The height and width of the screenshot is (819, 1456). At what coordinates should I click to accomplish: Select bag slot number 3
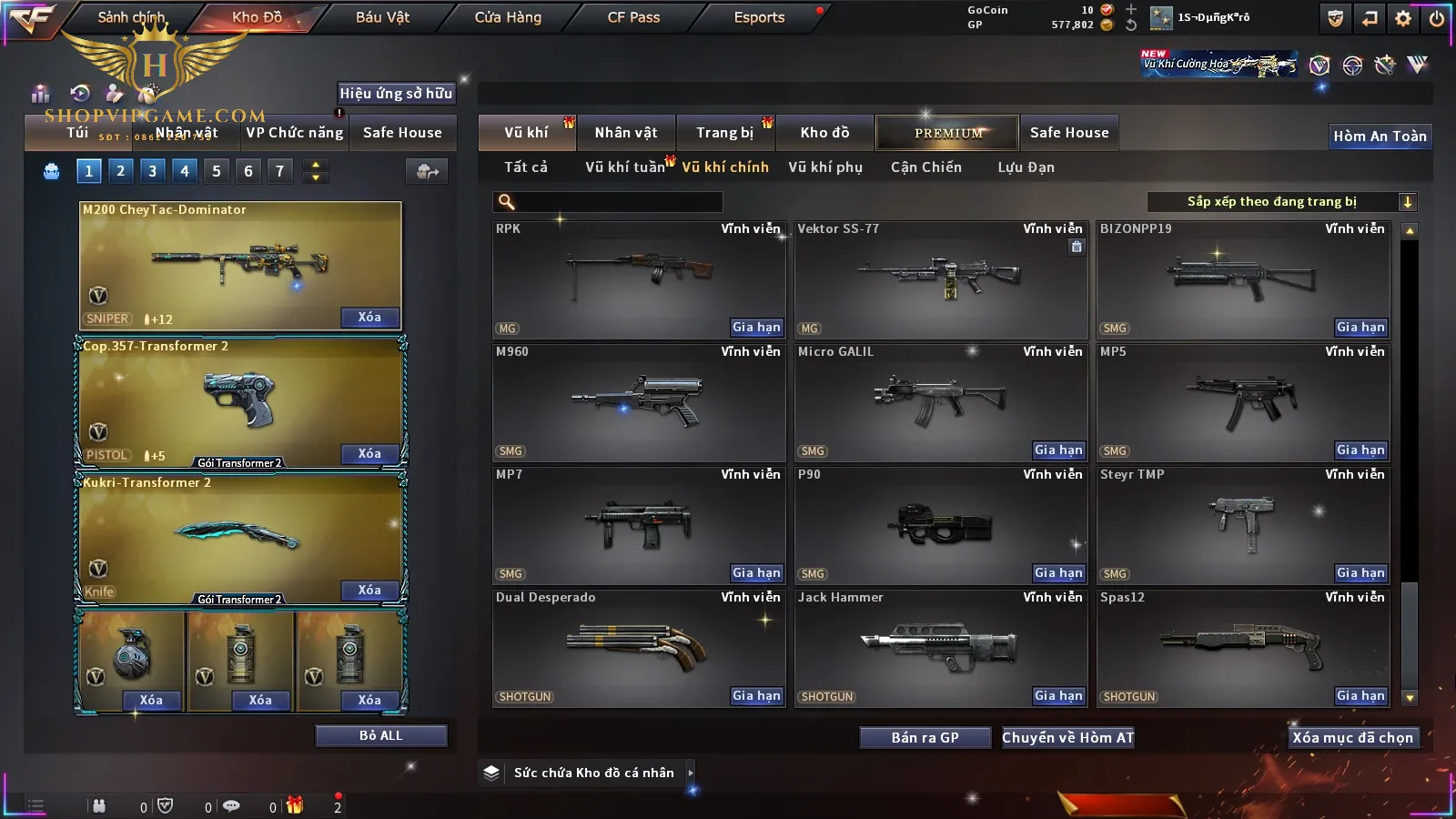152,170
